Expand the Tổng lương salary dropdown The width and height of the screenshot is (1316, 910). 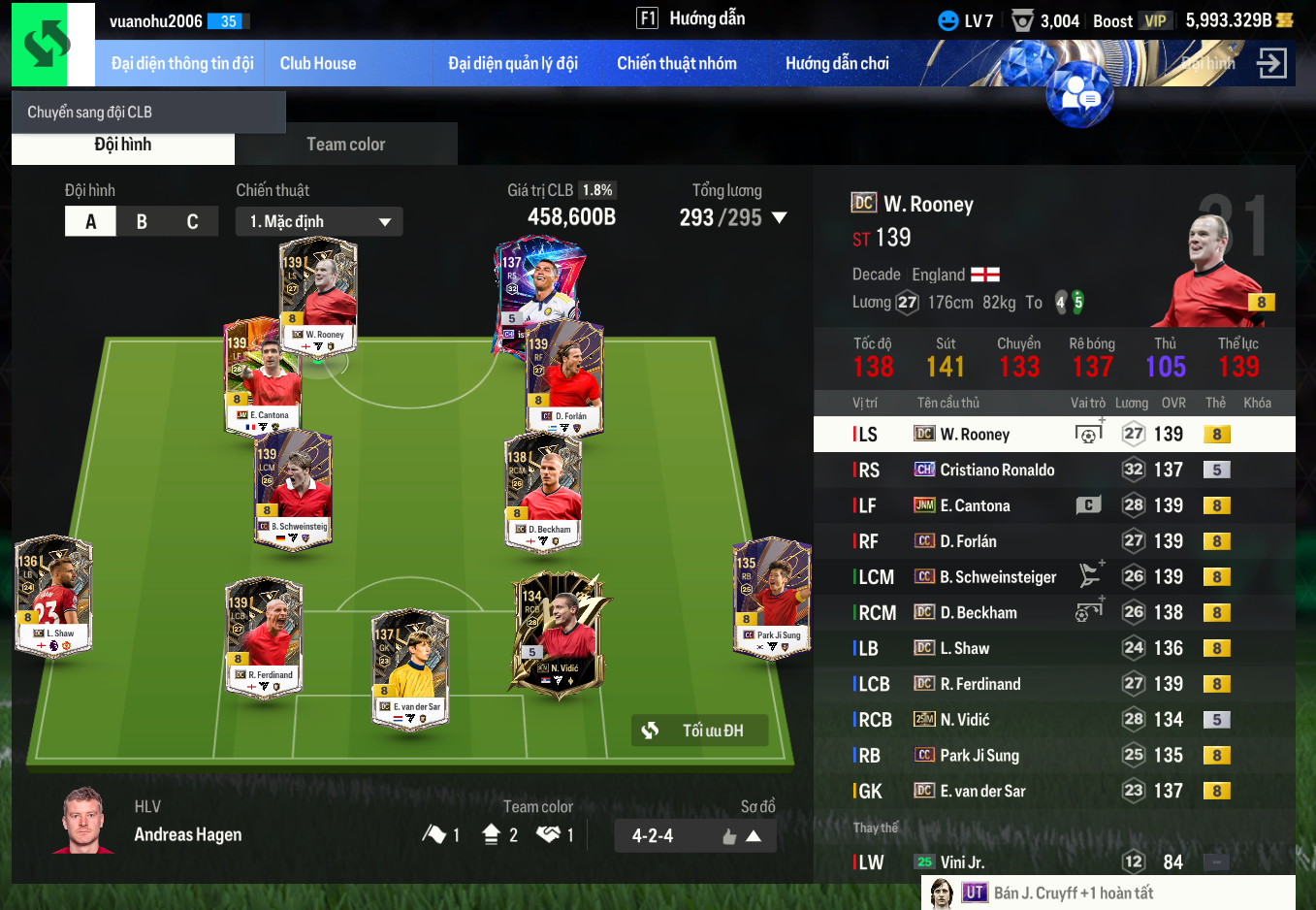click(780, 218)
